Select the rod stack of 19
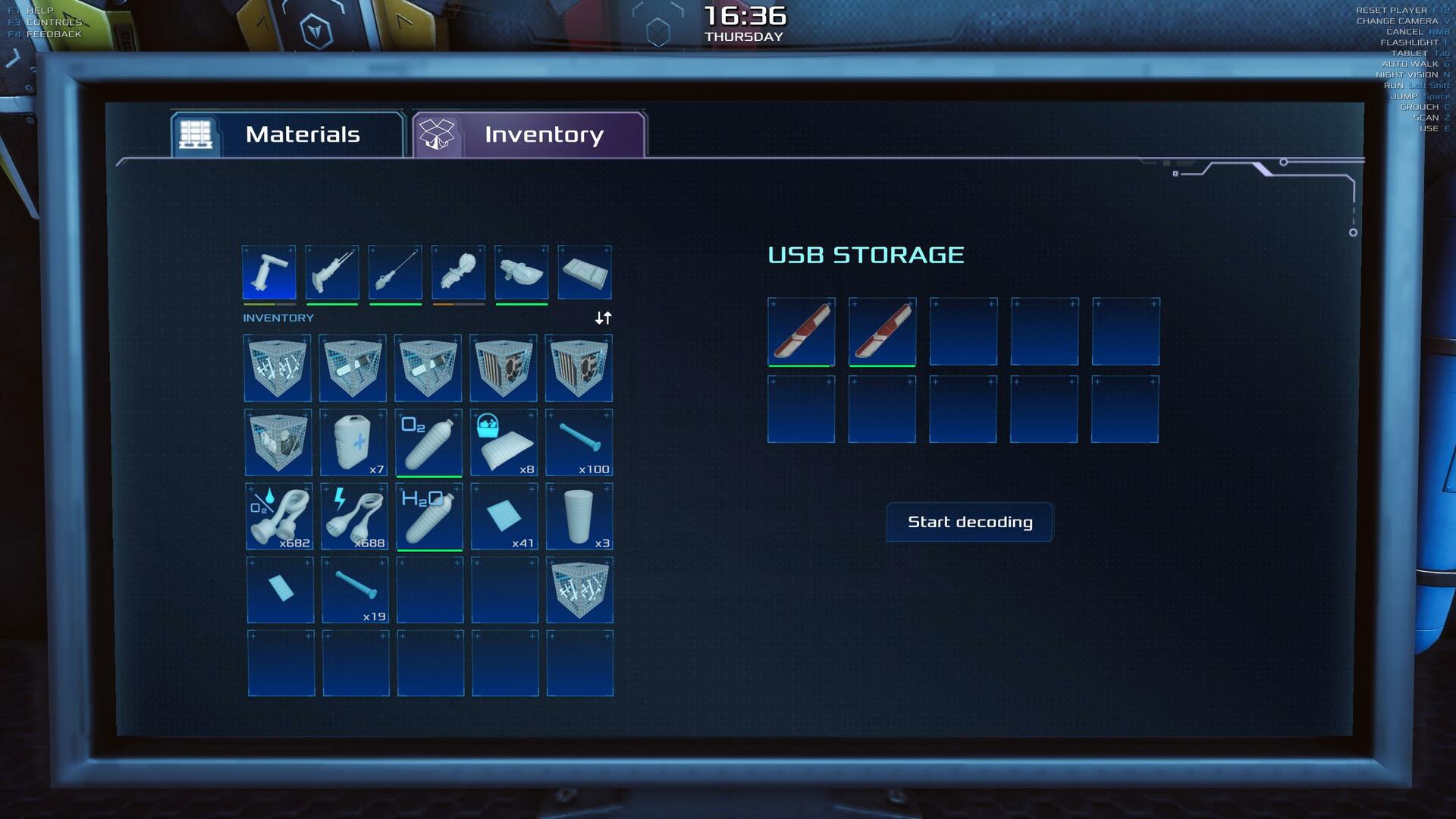 point(355,590)
